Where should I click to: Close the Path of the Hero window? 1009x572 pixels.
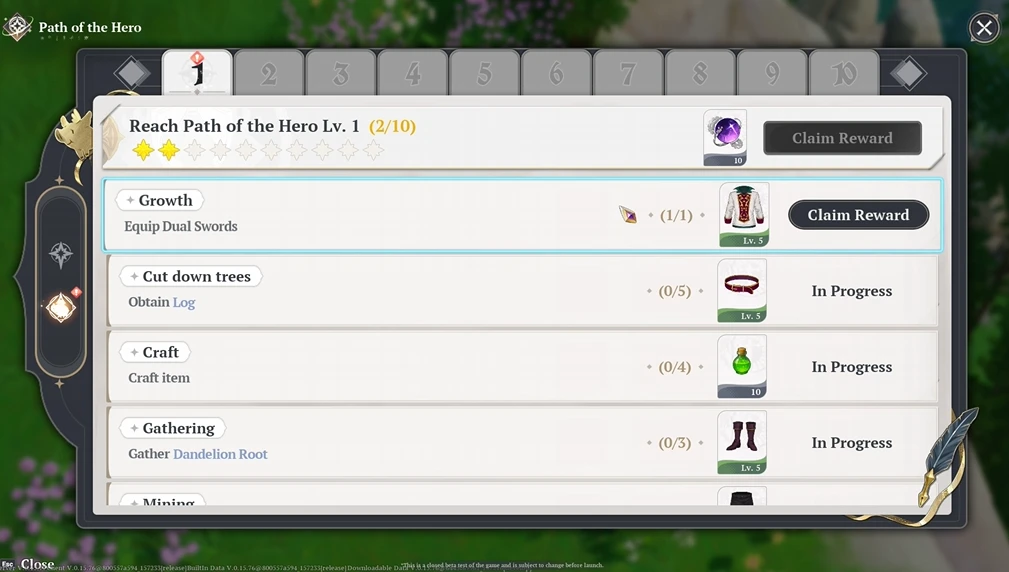point(984,28)
